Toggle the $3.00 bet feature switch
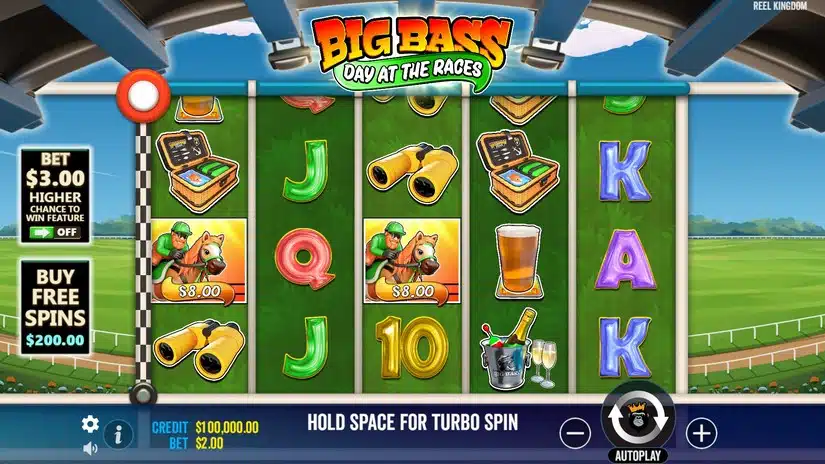Image resolution: width=825 pixels, height=464 pixels. (x=55, y=232)
